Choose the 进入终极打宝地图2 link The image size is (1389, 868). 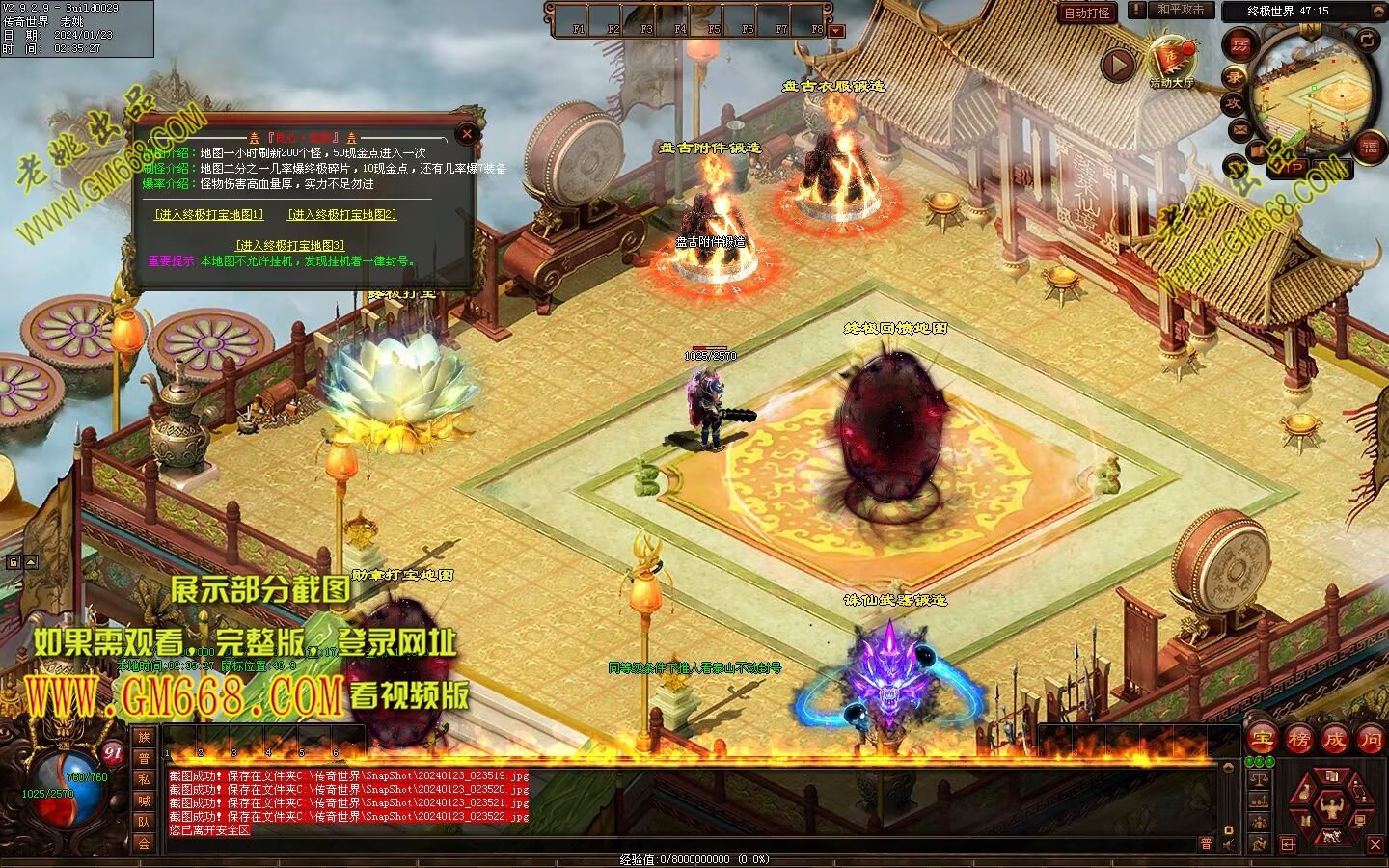(342, 214)
